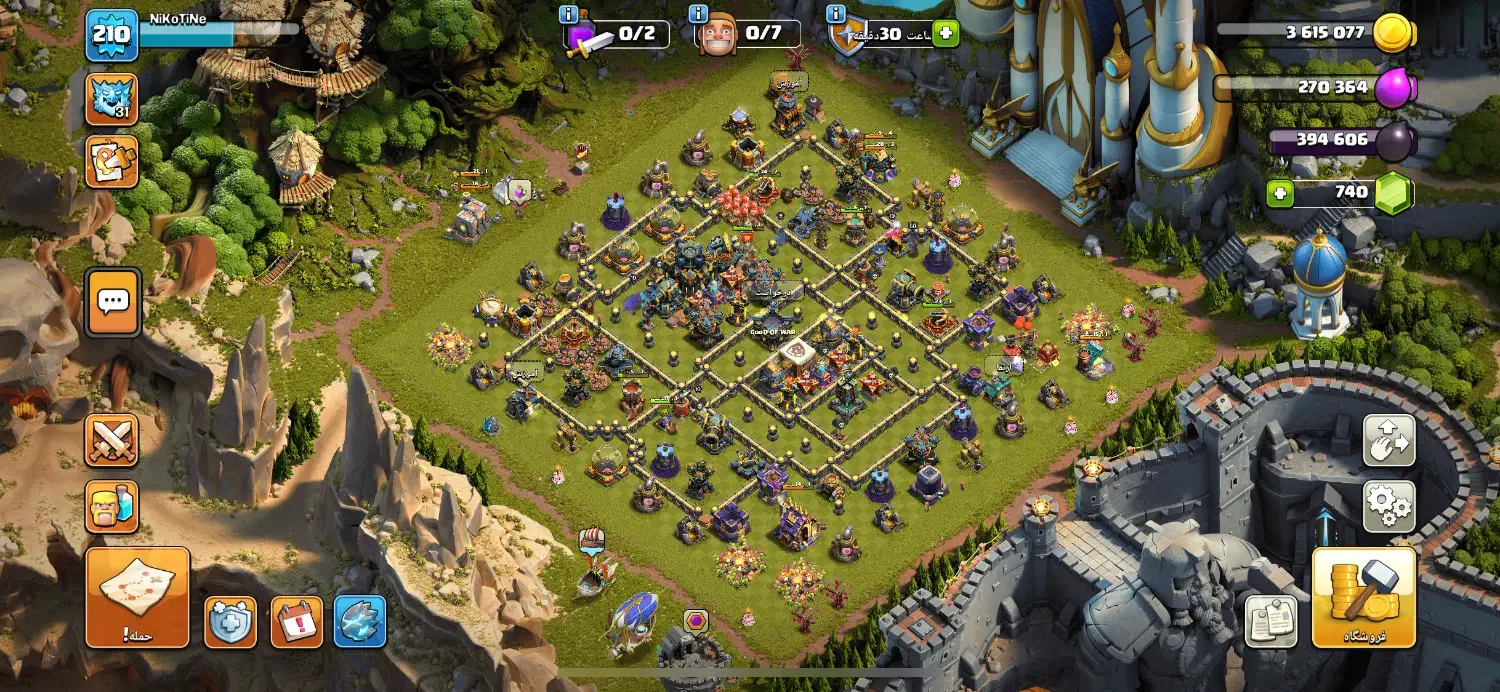Tap the pink elixir drop icon
1500x692 pixels.
[x=1395, y=90]
